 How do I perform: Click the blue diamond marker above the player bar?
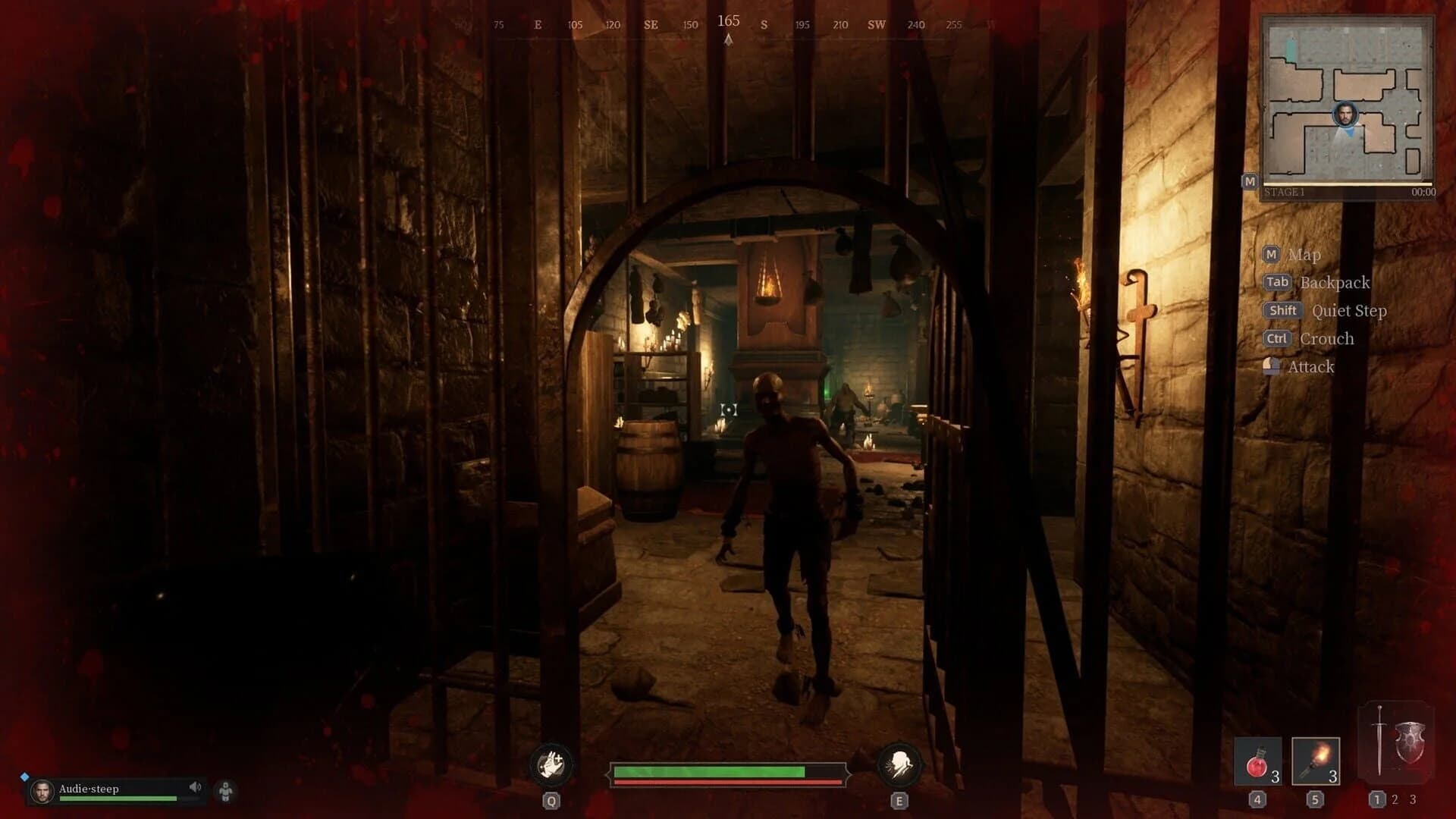click(26, 775)
